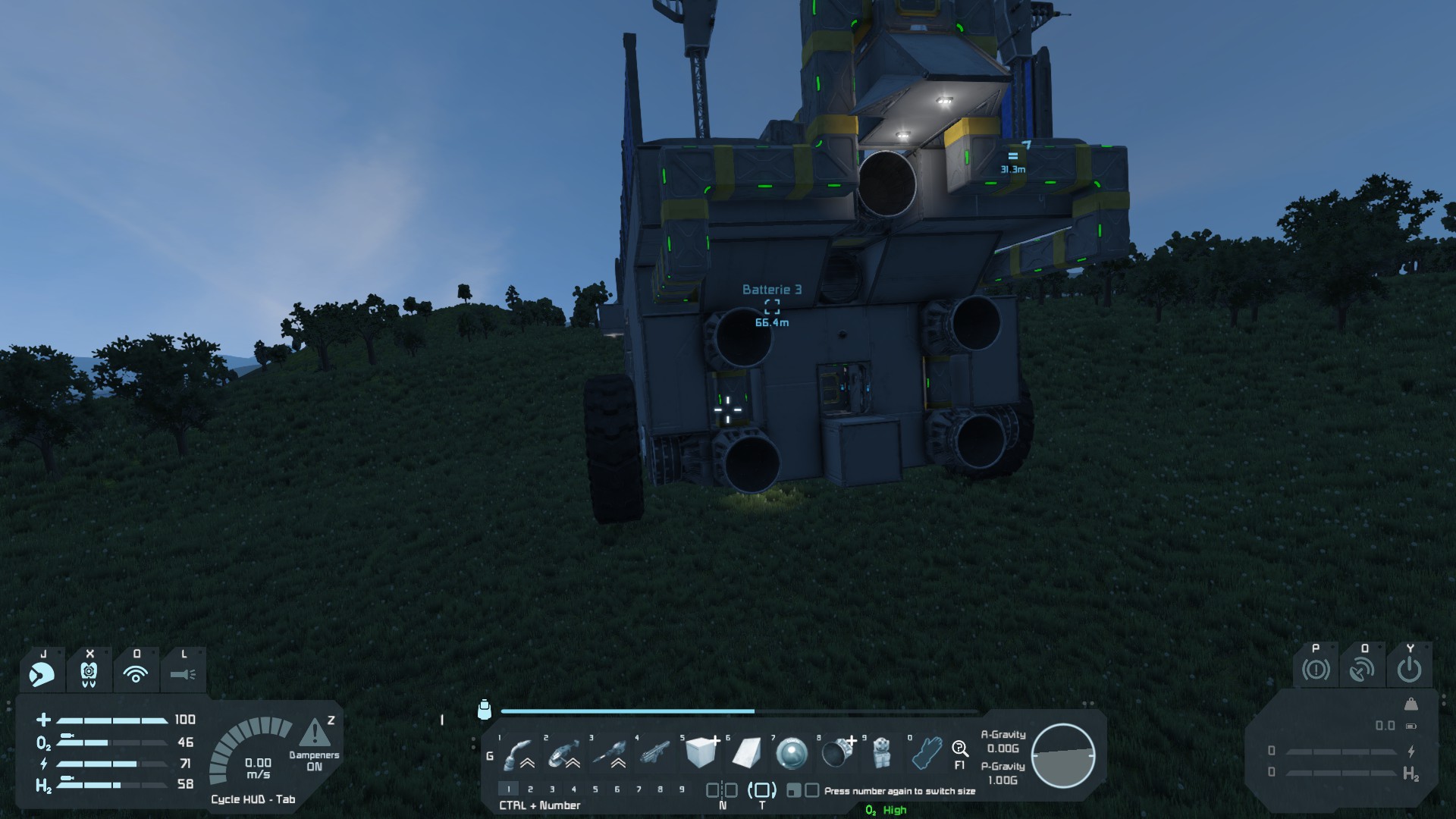This screenshot has height=819, width=1456.
Task: Pick the cube armor block slot
Action: [x=701, y=753]
